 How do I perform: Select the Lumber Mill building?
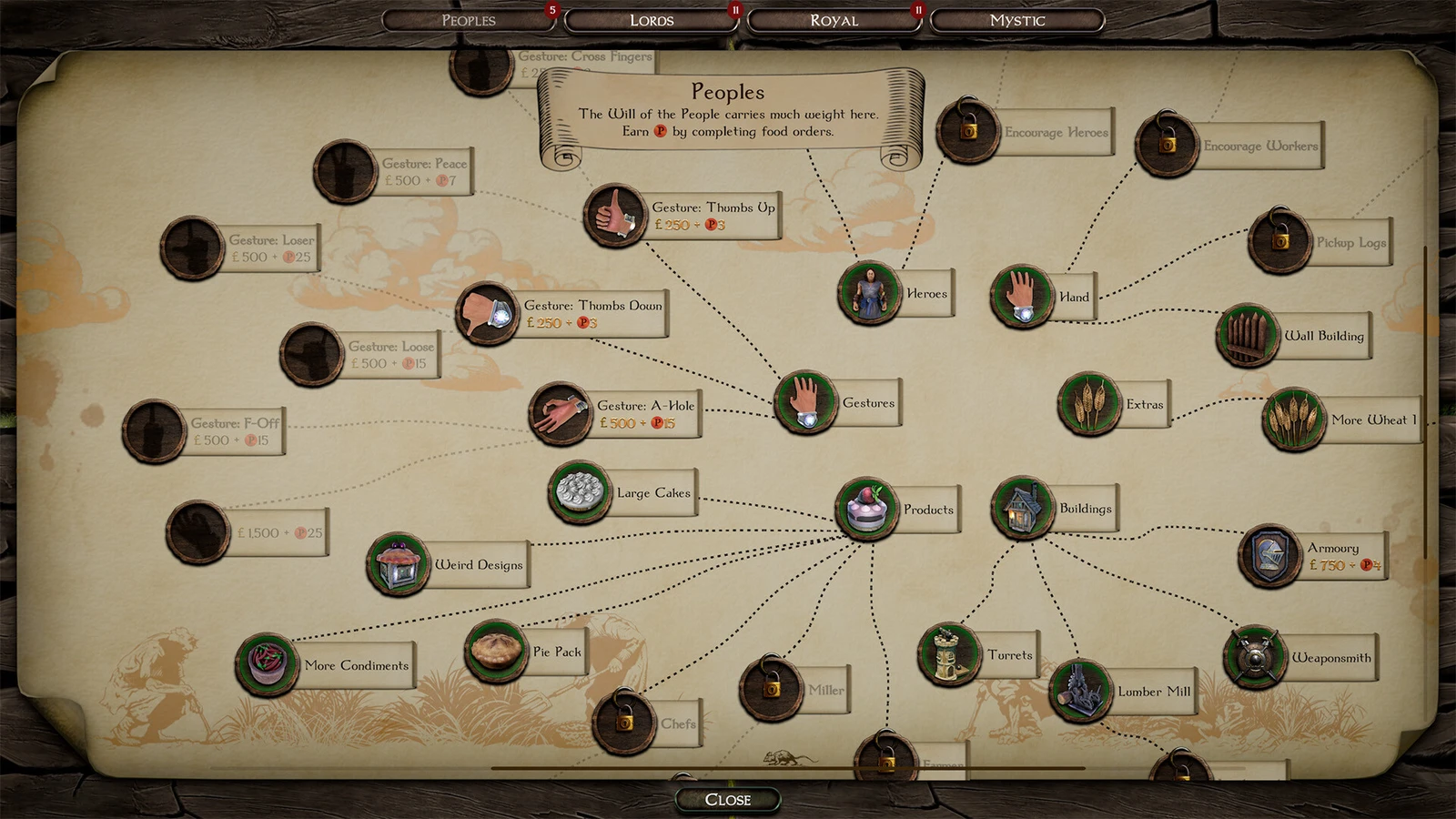tap(1081, 691)
